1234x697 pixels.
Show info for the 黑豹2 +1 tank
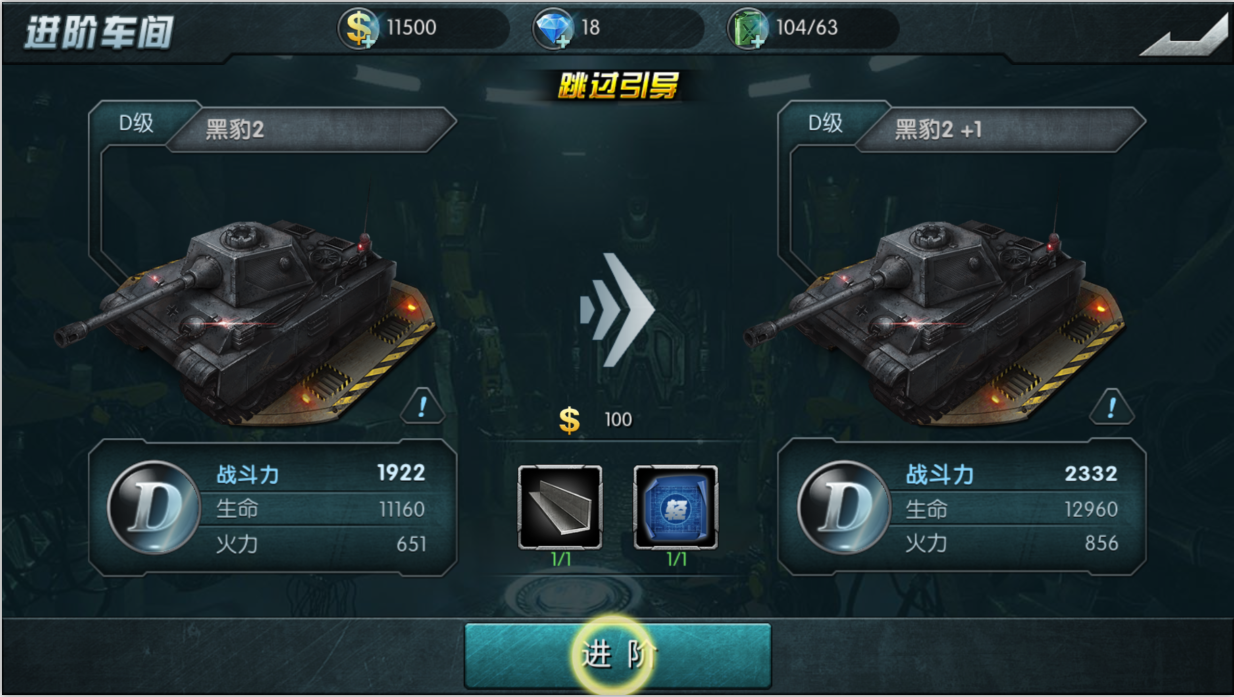[x=1111, y=406]
